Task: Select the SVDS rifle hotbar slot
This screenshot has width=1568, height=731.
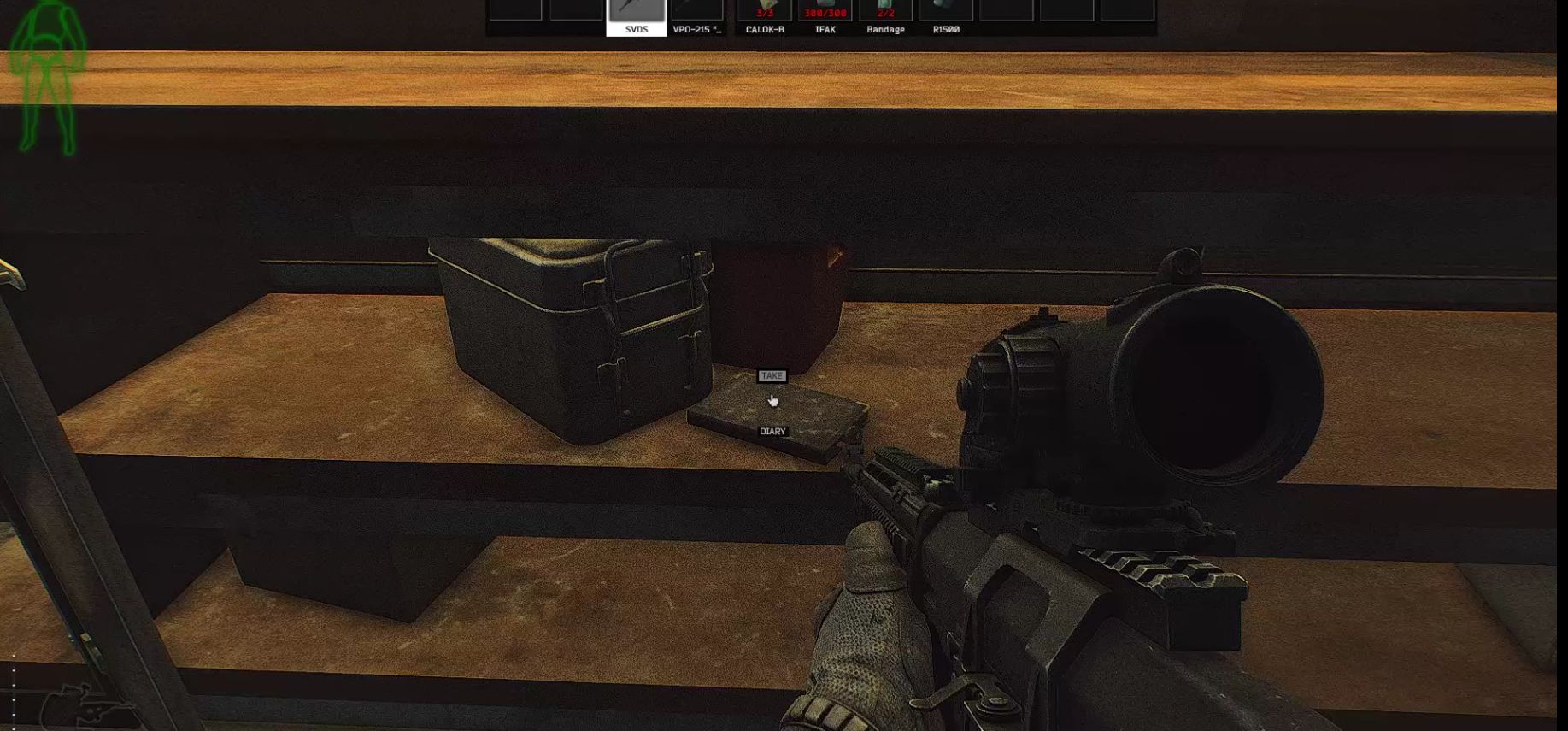Action: (636, 17)
